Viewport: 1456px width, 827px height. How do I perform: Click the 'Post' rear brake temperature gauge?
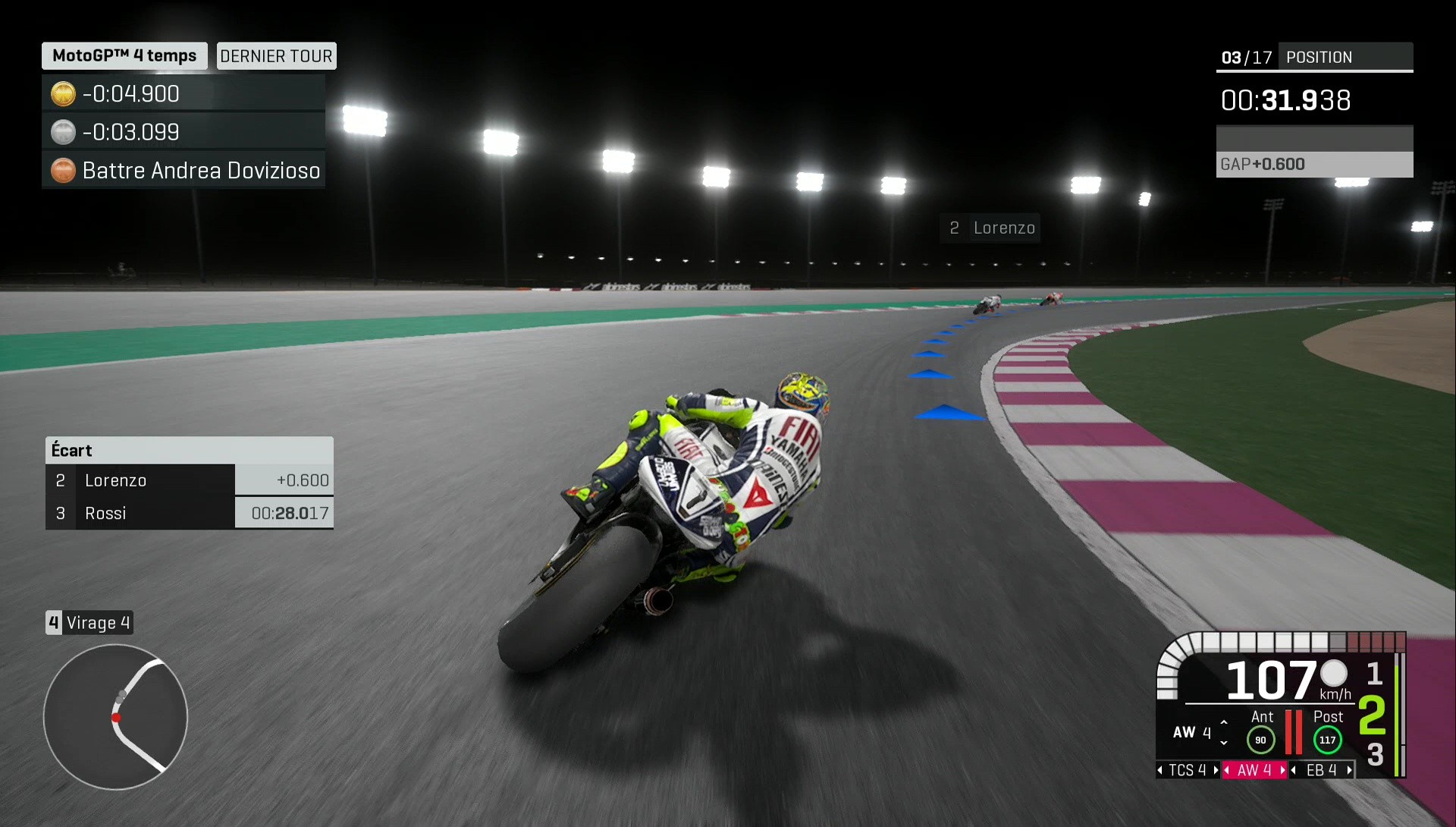1327,738
